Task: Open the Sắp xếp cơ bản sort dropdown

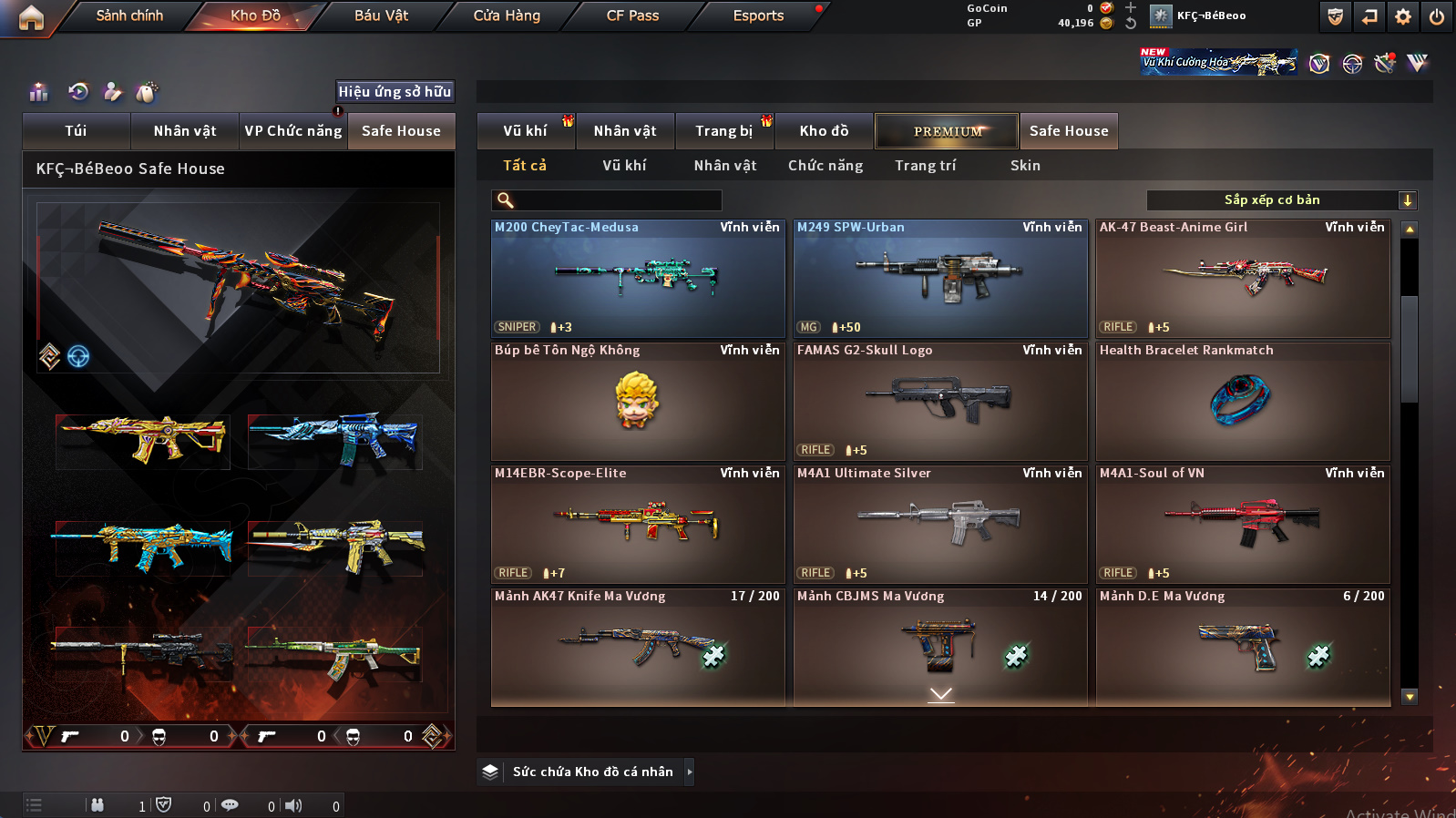Action: (1281, 200)
